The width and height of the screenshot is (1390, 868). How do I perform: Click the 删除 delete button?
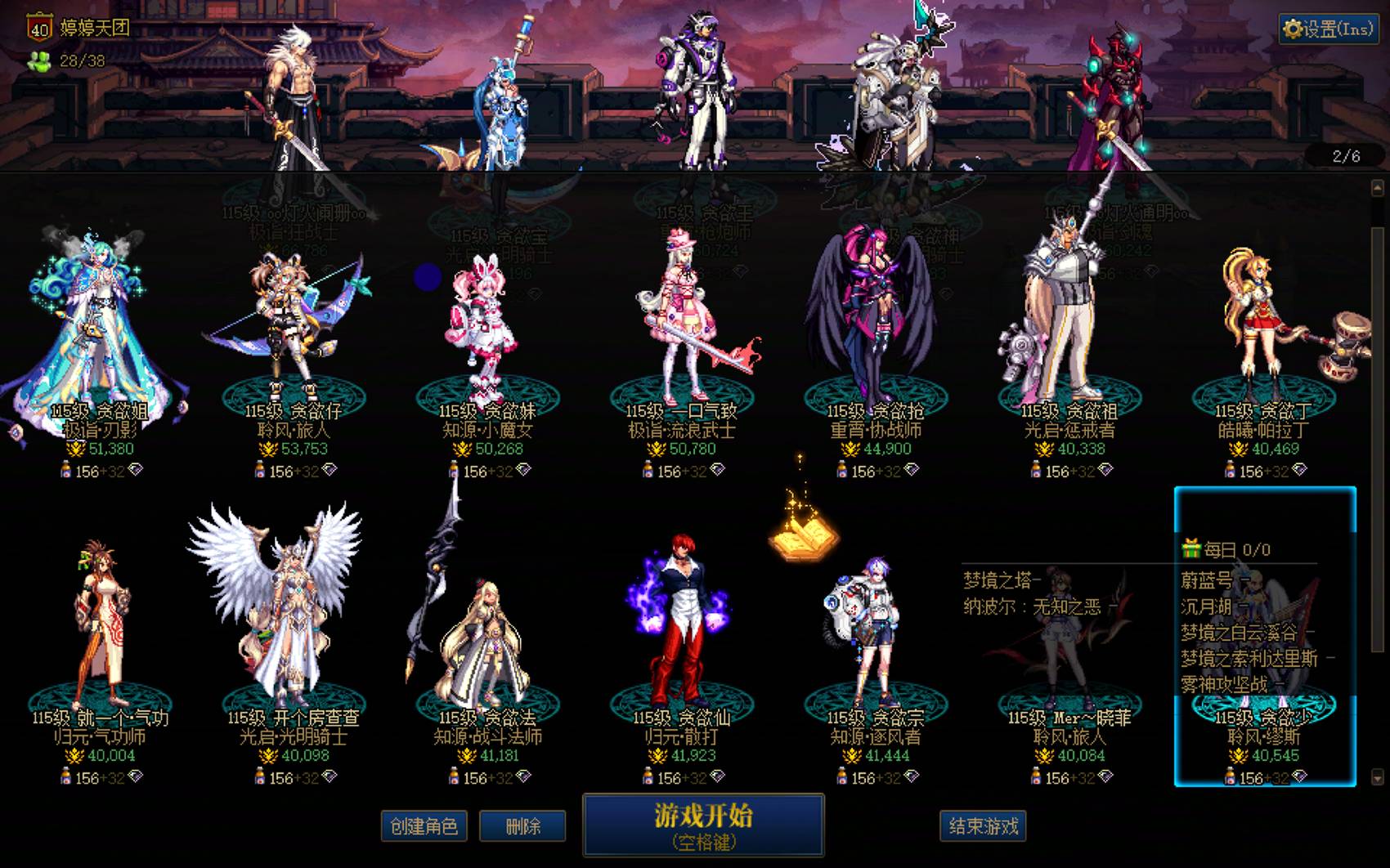click(522, 826)
